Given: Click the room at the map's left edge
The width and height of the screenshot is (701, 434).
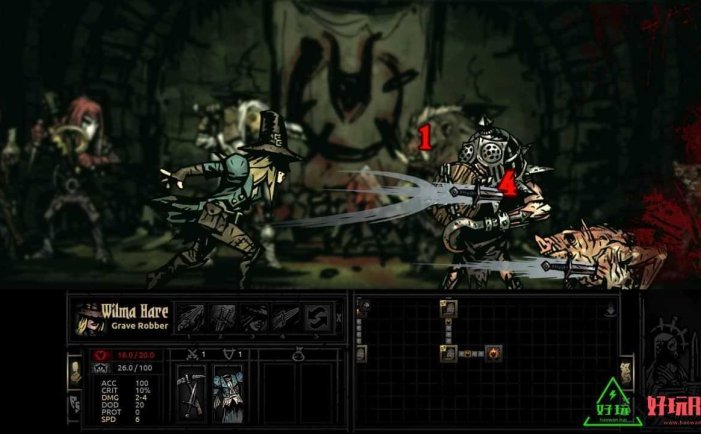Looking at the screenshot, I should click(x=361, y=353).
